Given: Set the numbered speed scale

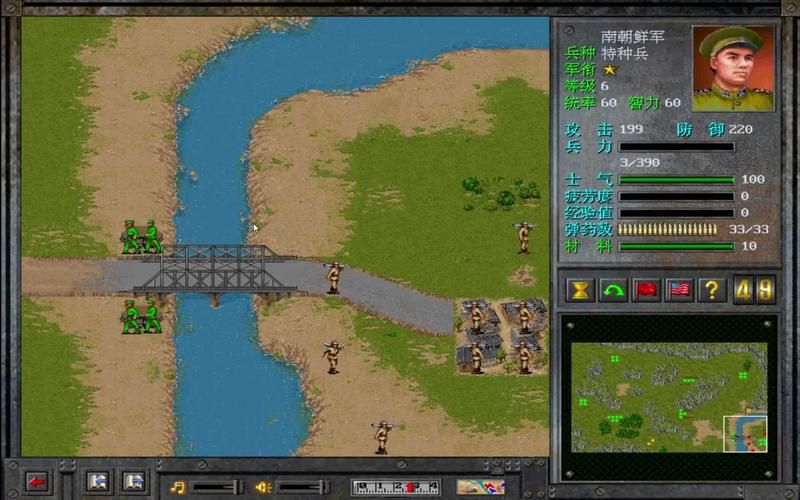Looking at the screenshot, I should click(x=396, y=487).
